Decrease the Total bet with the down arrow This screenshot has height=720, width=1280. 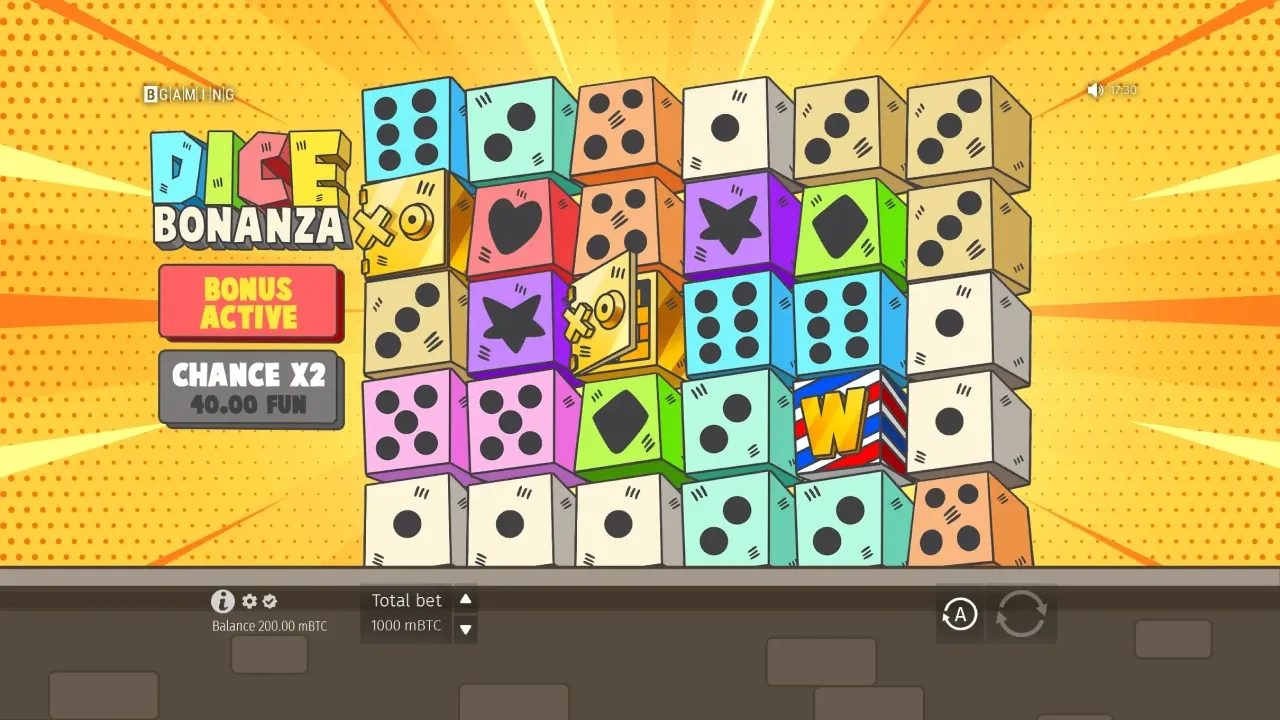(x=465, y=628)
